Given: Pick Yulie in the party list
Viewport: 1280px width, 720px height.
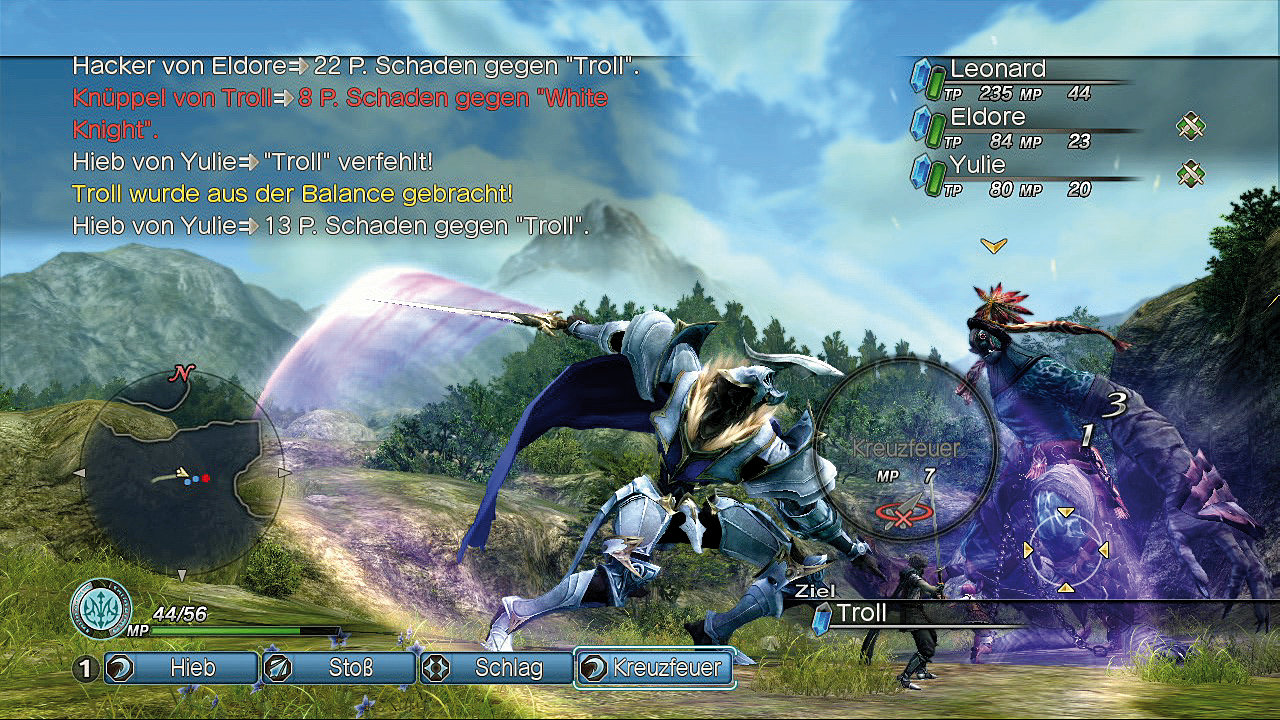Looking at the screenshot, I should 977,164.
